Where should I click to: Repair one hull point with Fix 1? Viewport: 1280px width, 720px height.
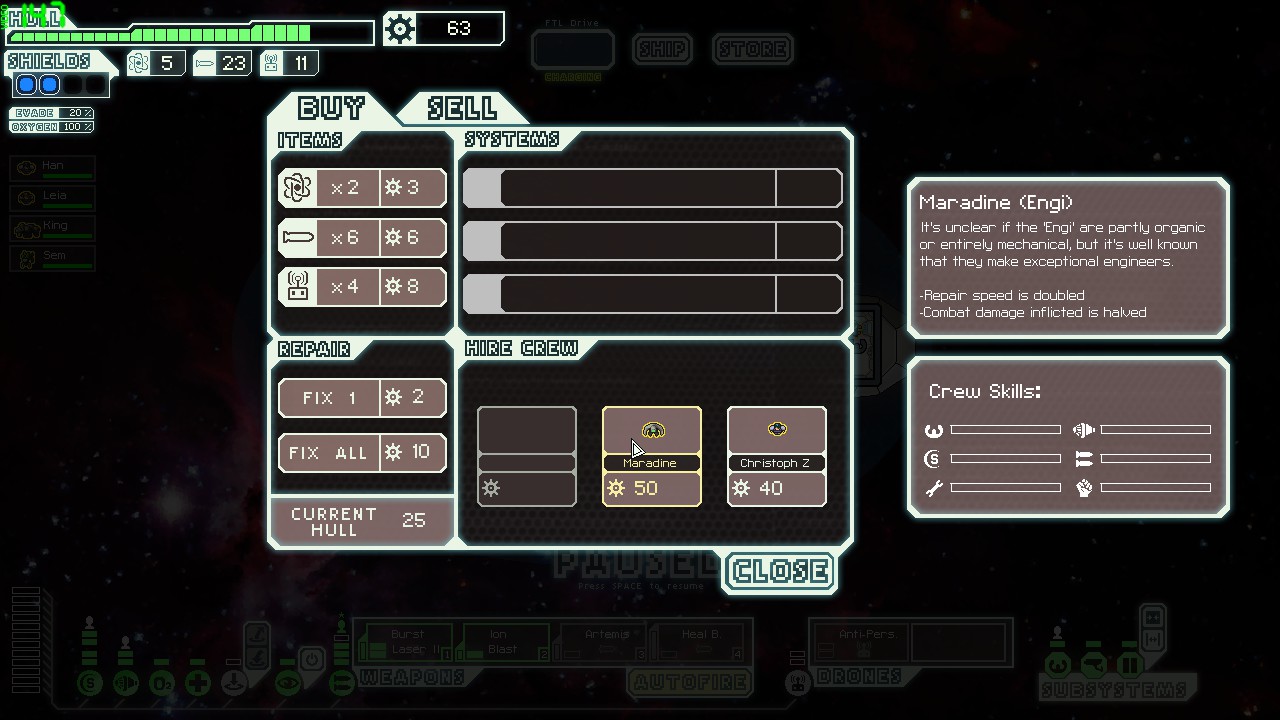coord(362,398)
